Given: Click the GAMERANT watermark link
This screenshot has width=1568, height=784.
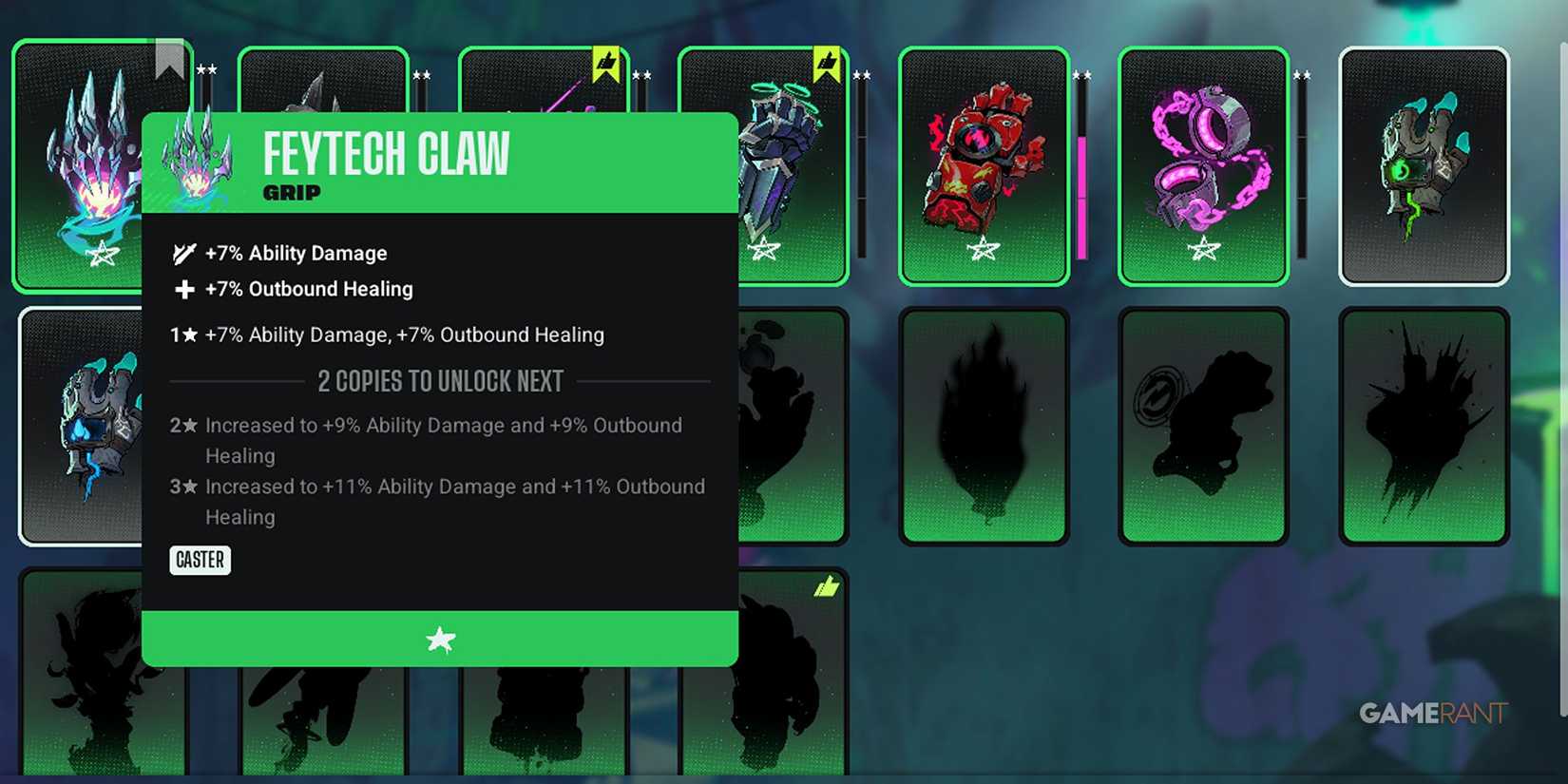Looking at the screenshot, I should click(x=1433, y=713).
